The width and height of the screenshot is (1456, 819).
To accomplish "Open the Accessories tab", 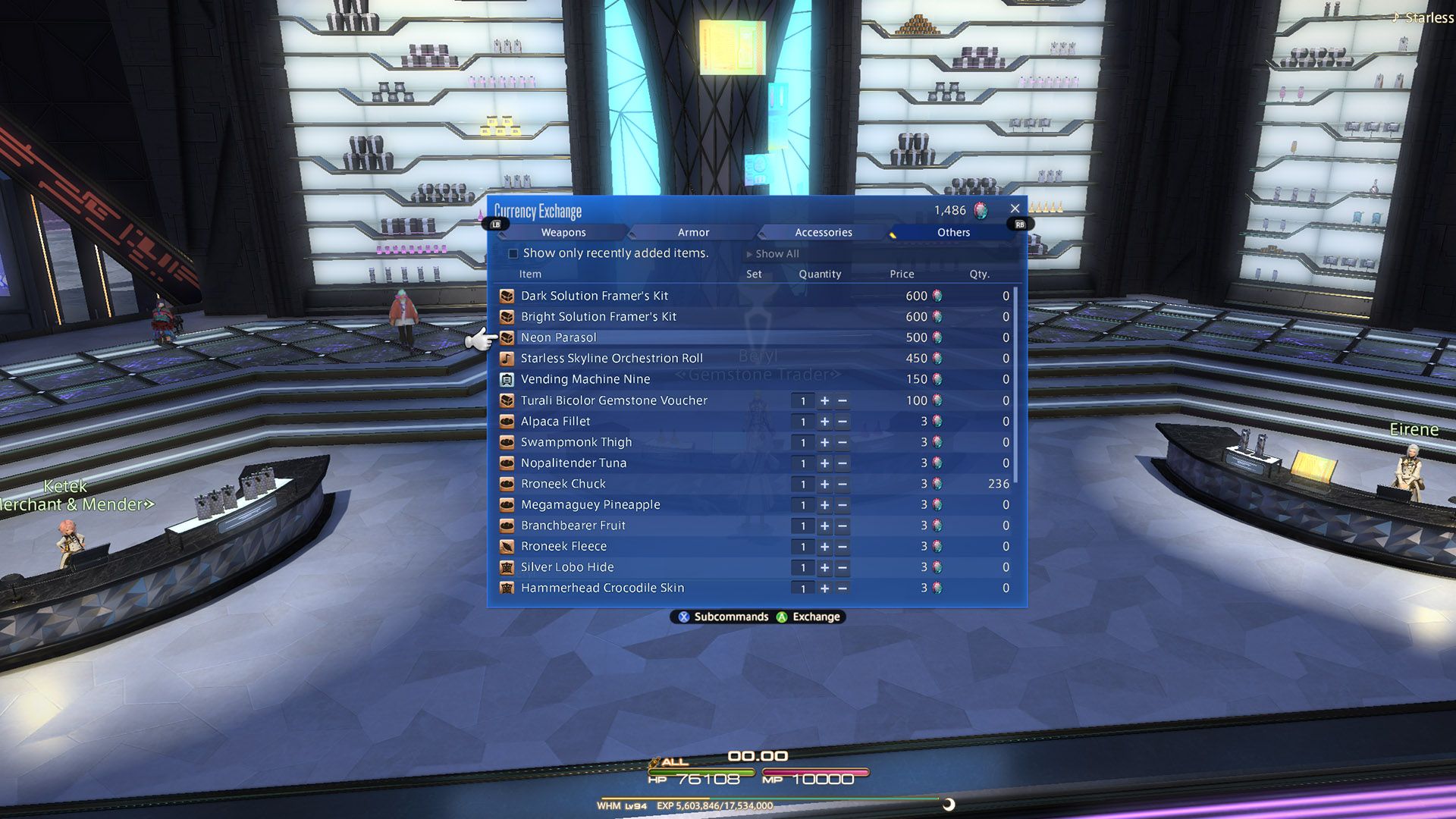I will click(823, 232).
